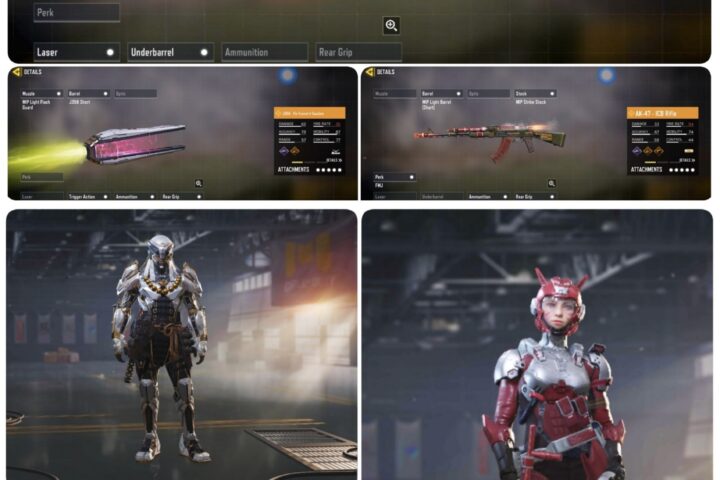Select the AK-47 FMJ Perk slot
Image resolution: width=720 pixels, height=480 pixels.
pos(394,177)
